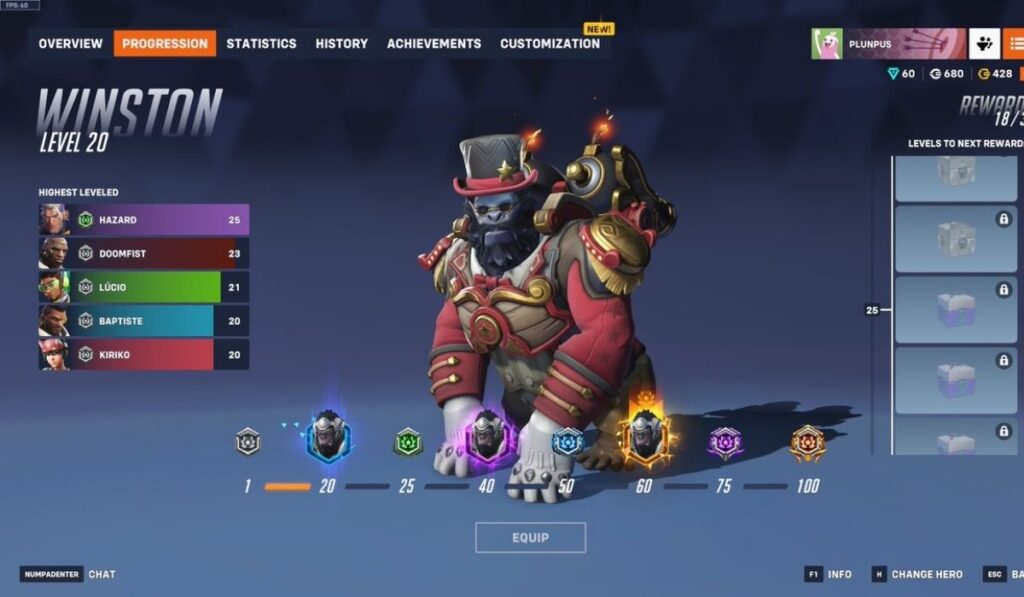Select the level 100 orange emblem

tap(807, 442)
